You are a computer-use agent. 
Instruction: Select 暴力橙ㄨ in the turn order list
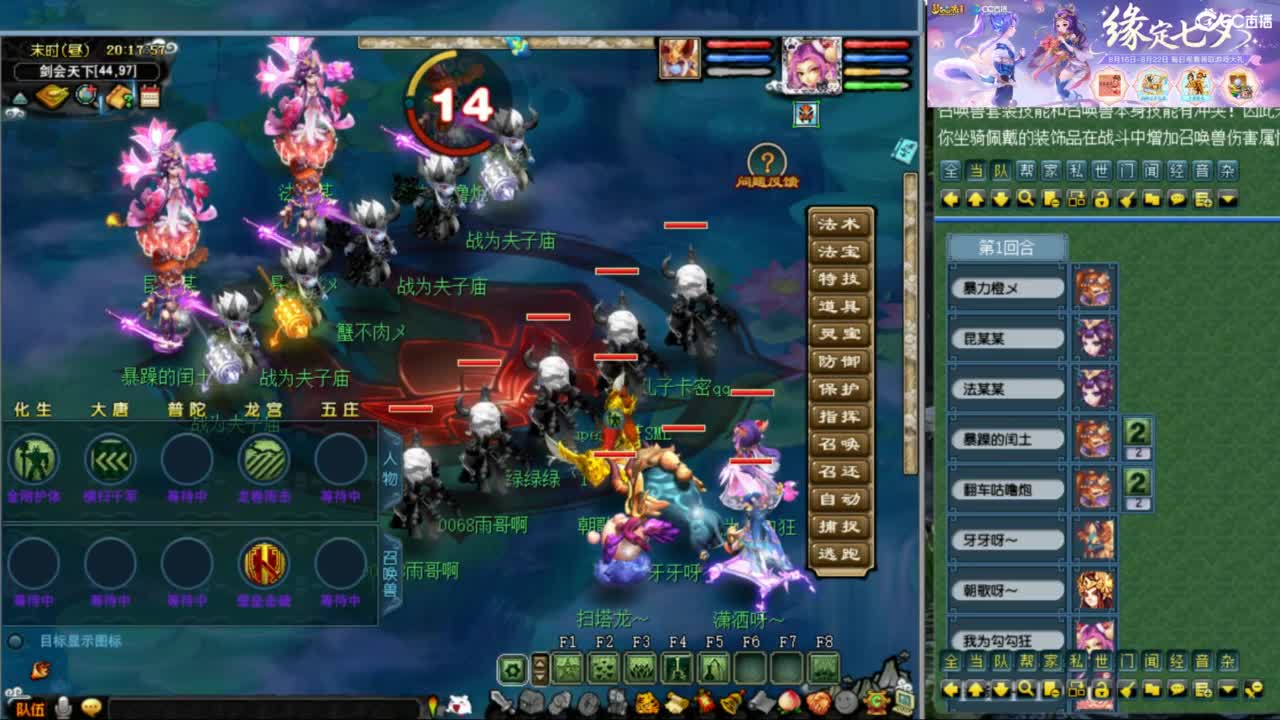[x=1004, y=287]
